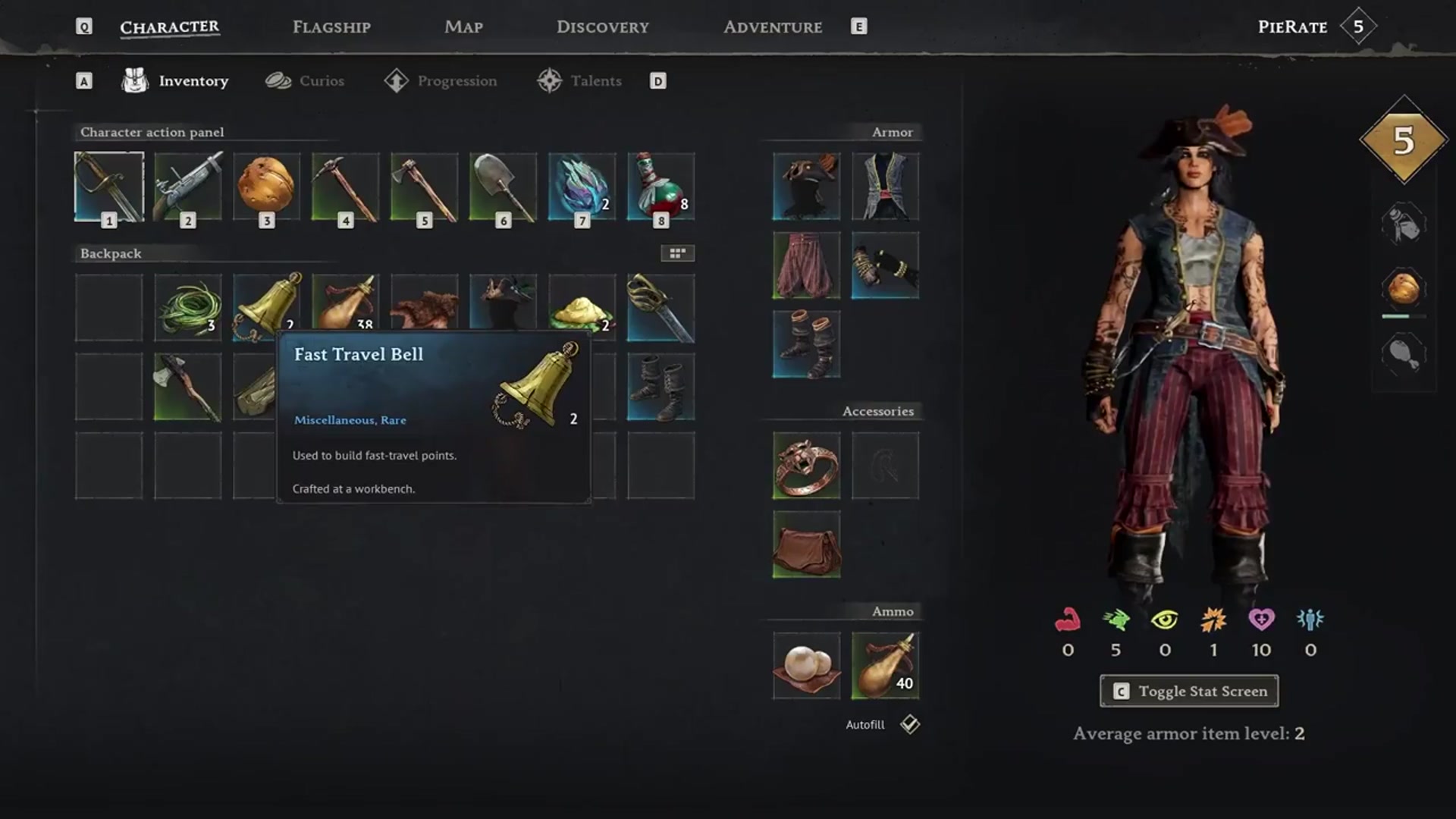Select the green rope coil in backpack

188,308
